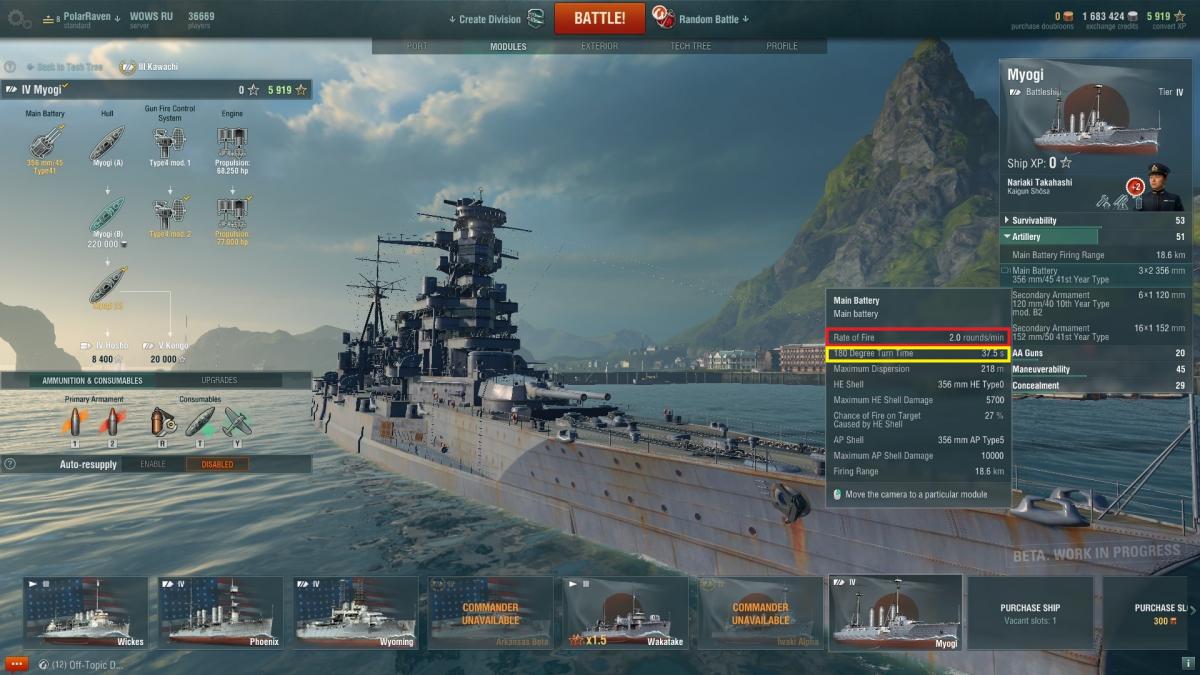
Task: Click the Purchase Ship vacant slot
Action: pos(1030,612)
